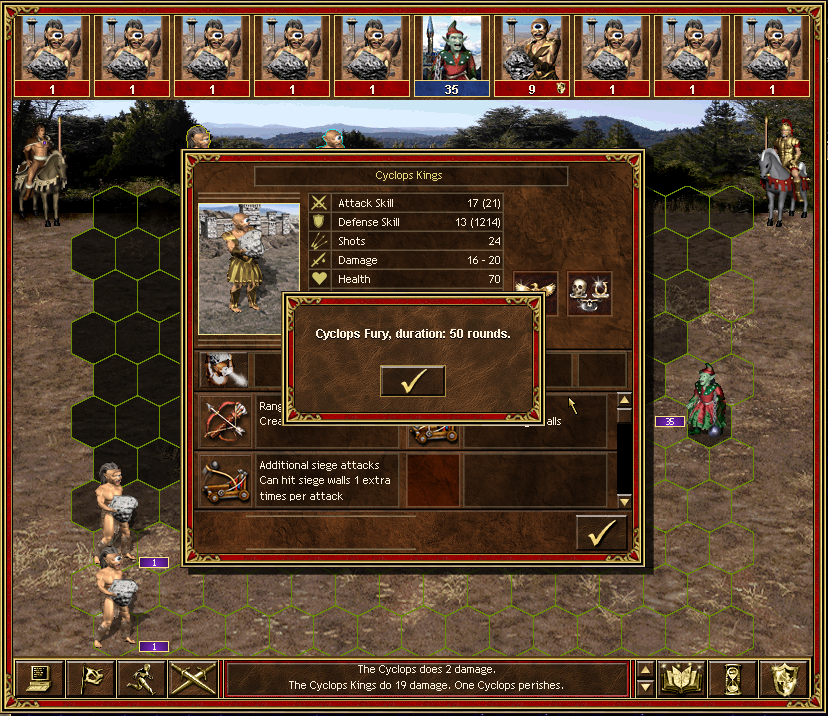828x716 pixels.
Task: Click the skull and horseshoe luck icon
Action: click(589, 293)
